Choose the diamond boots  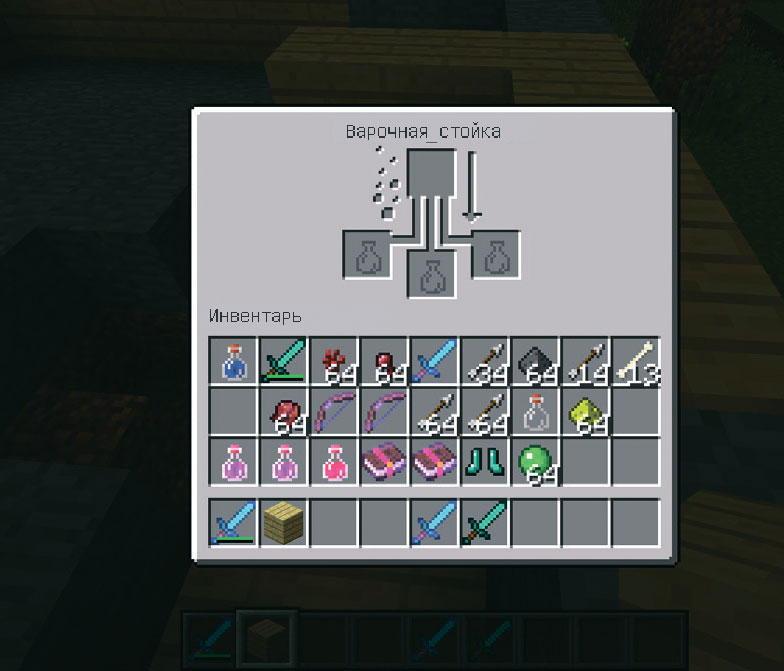tap(485, 461)
